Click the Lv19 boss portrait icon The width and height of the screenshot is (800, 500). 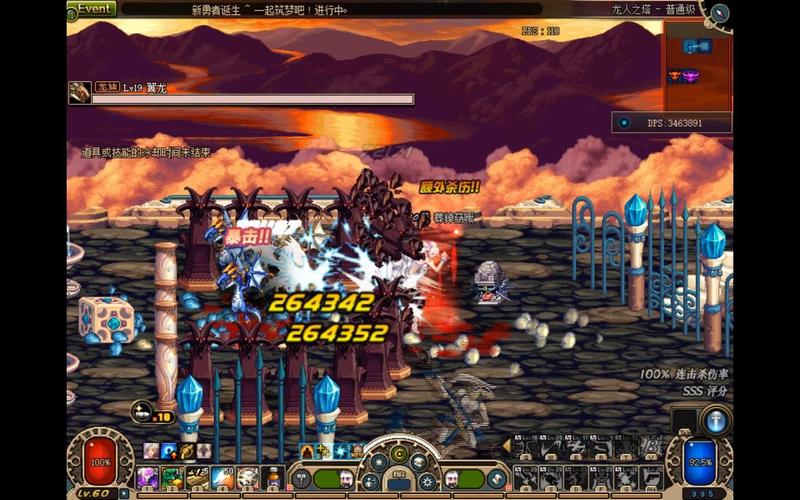point(80,92)
